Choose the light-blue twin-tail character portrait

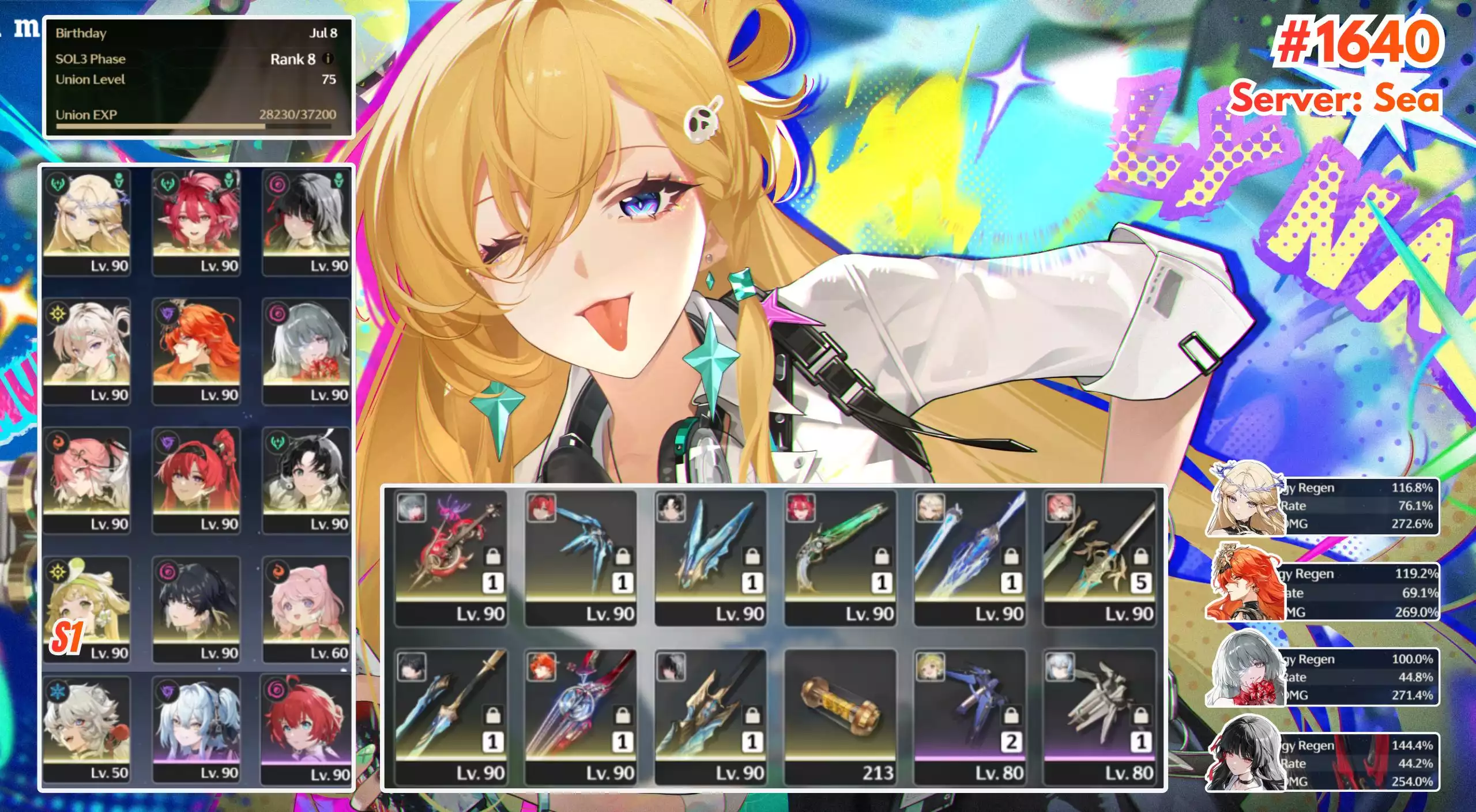click(196, 728)
